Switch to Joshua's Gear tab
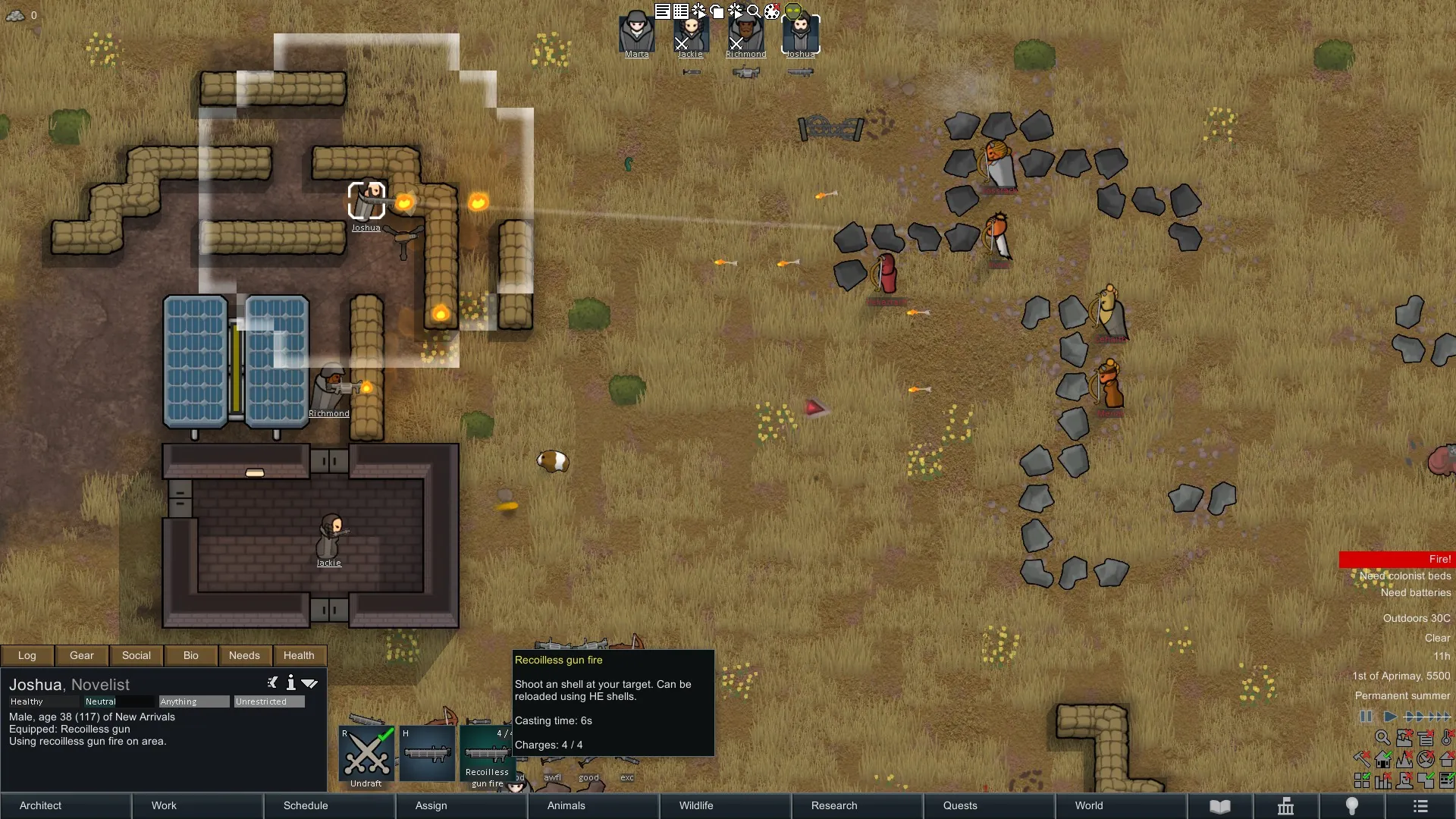The width and height of the screenshot is (1456, 819). (x=82, y=655)
